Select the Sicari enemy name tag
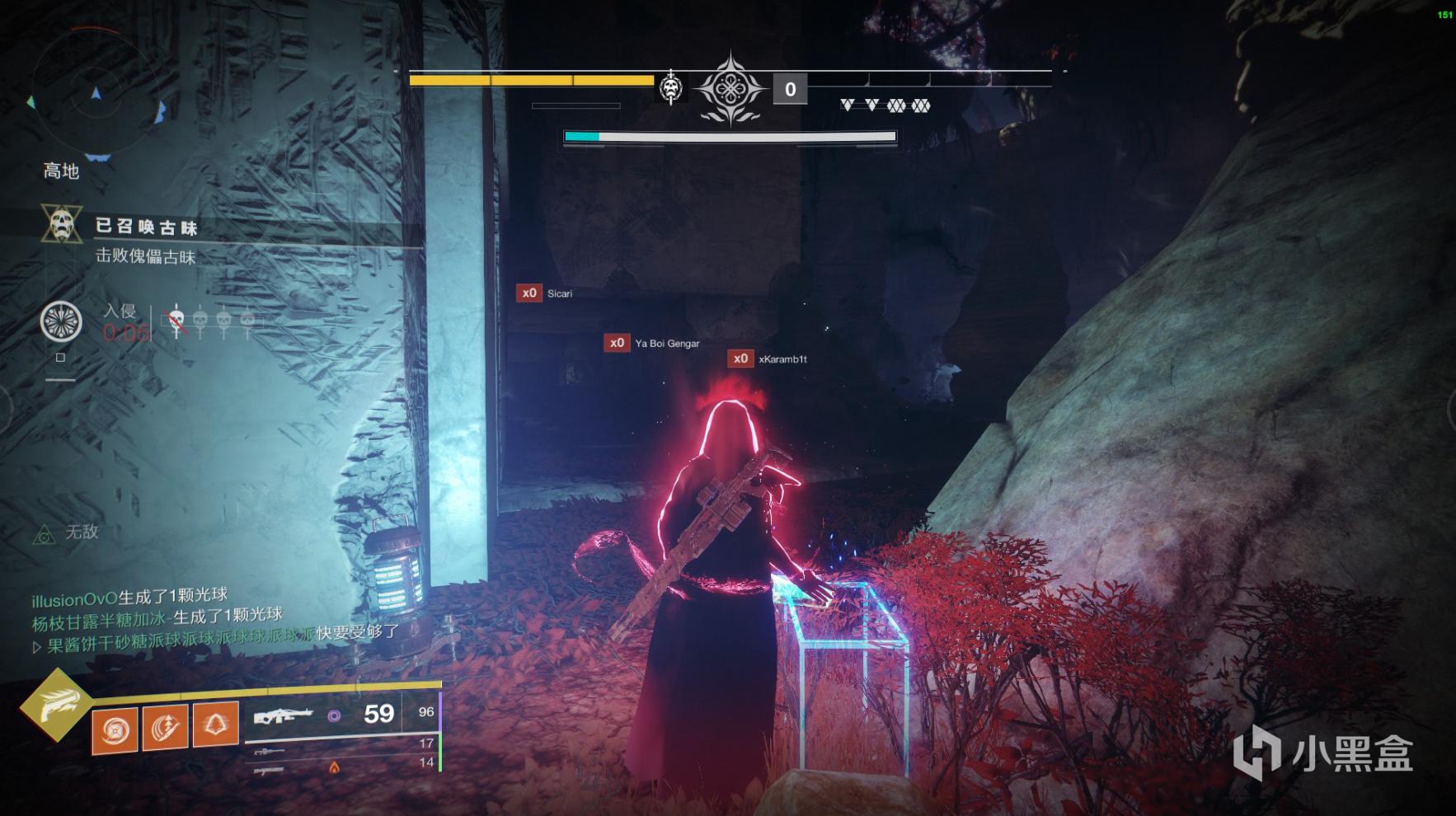Screen dimensions: 1456x816 click(x=559, y=293)
